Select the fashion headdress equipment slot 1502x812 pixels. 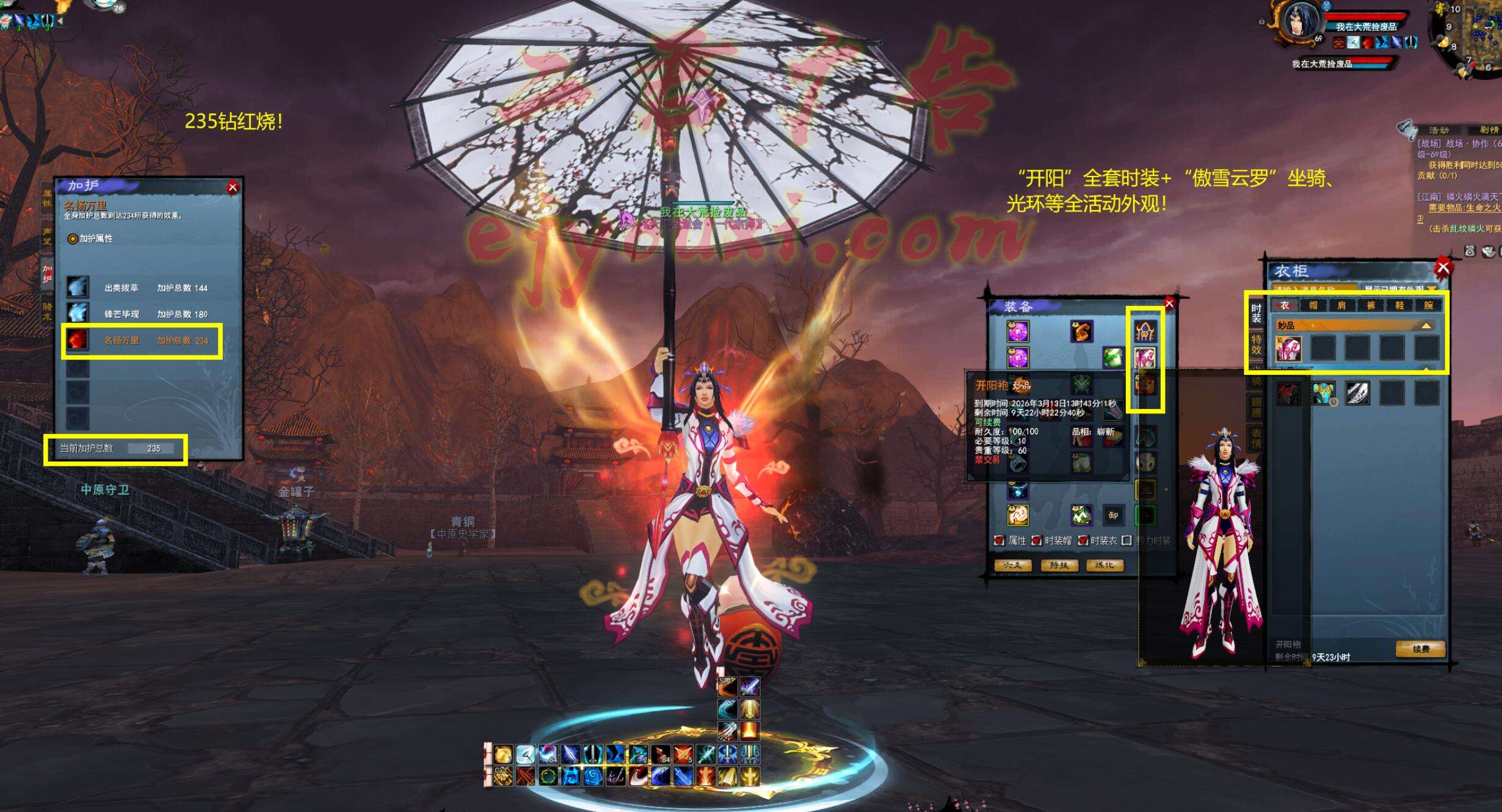pyautogui.click(x=1144, y=332)
